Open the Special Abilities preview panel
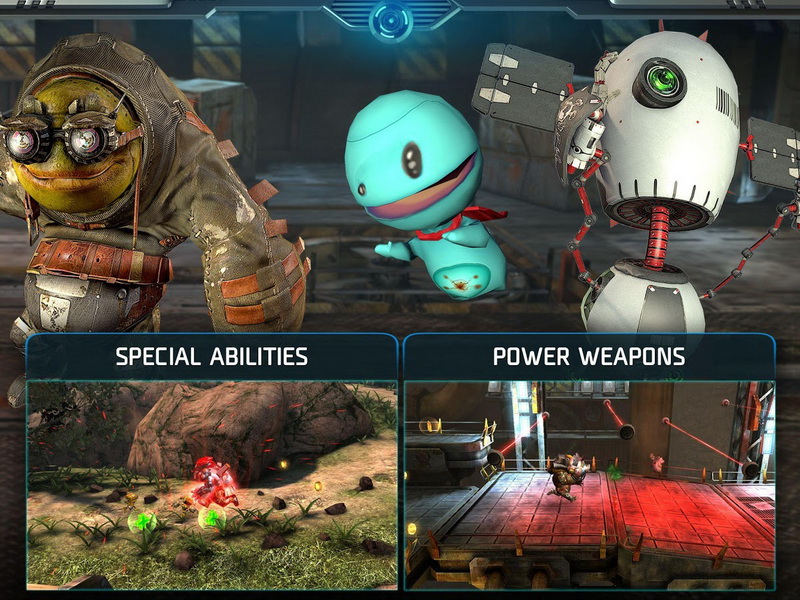 (x=212, y=463)
